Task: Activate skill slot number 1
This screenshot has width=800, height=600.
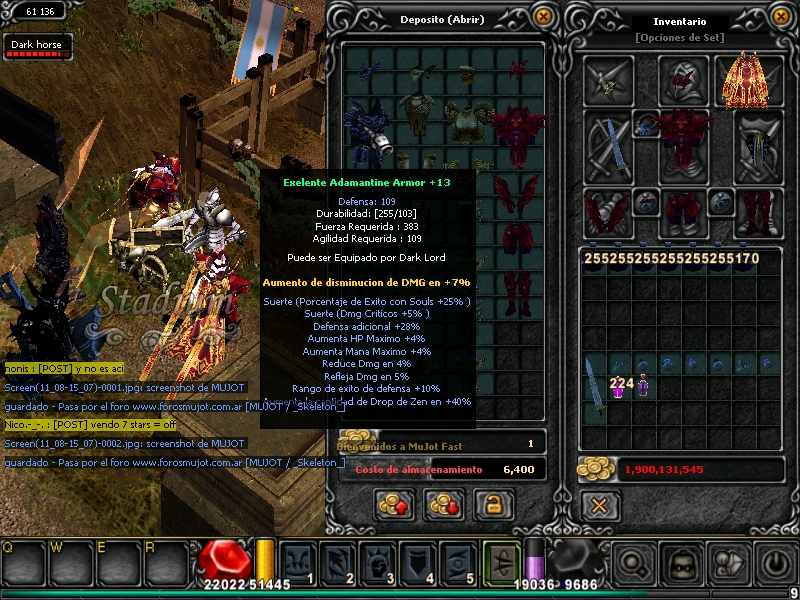Action: point(298,561)
